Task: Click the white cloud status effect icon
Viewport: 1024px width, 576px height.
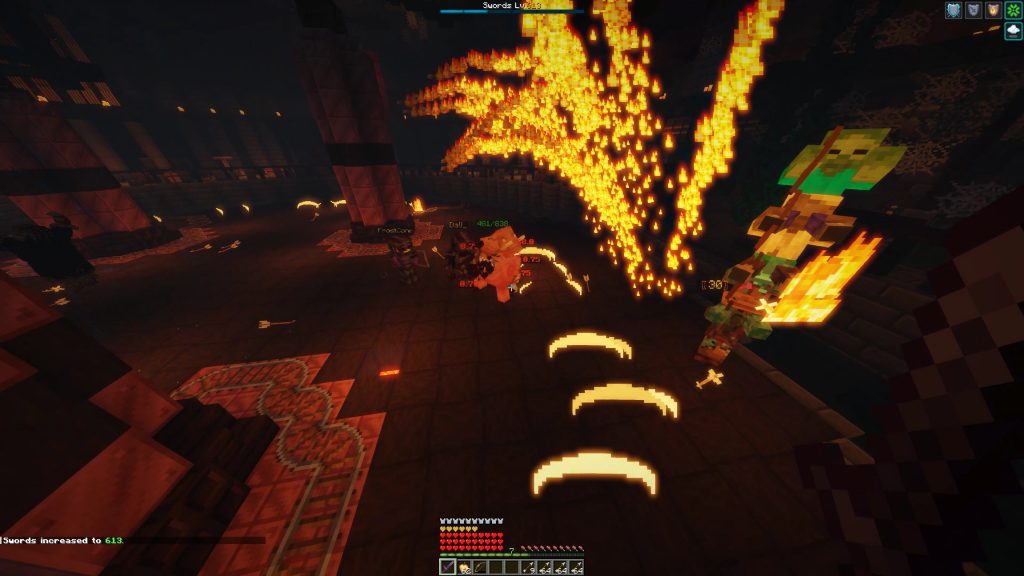Action: [1013, 31]
